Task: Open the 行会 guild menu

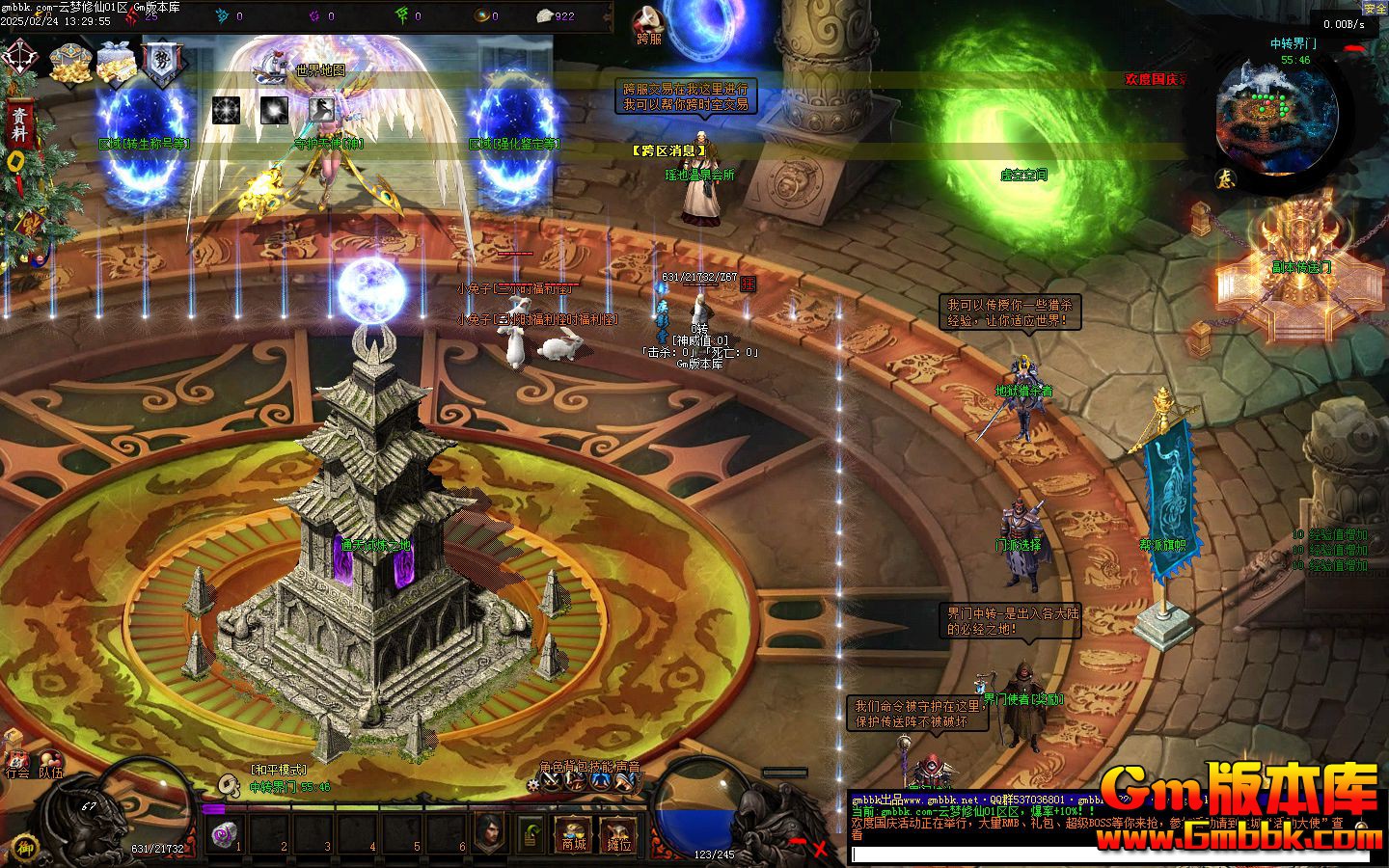Action: tap(16, 761)
